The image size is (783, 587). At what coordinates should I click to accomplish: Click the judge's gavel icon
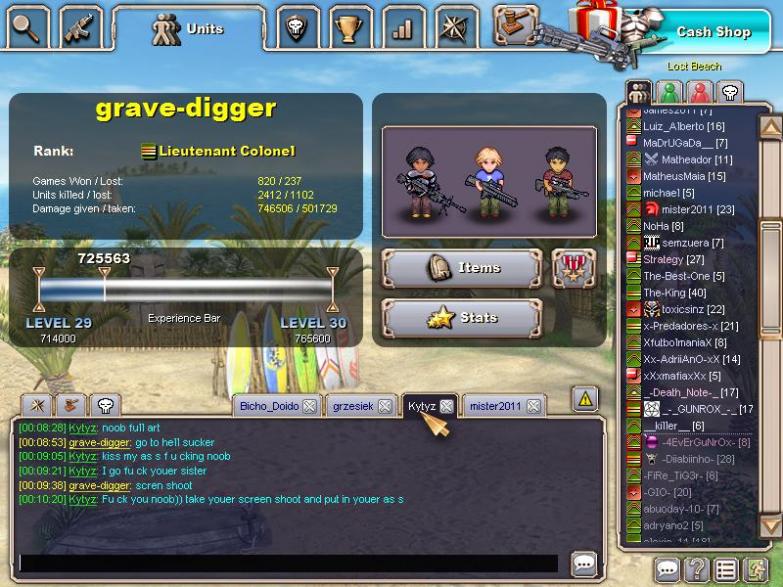[517, 24]
